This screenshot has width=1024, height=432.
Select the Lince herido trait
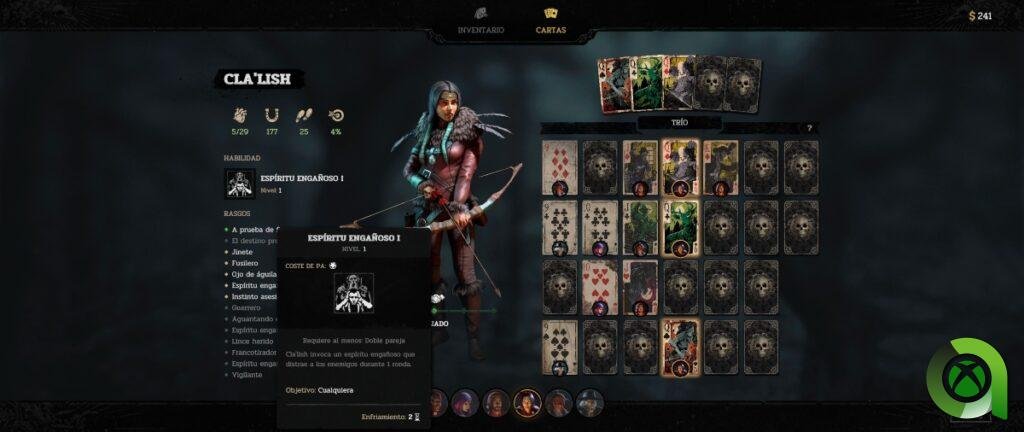253,341
